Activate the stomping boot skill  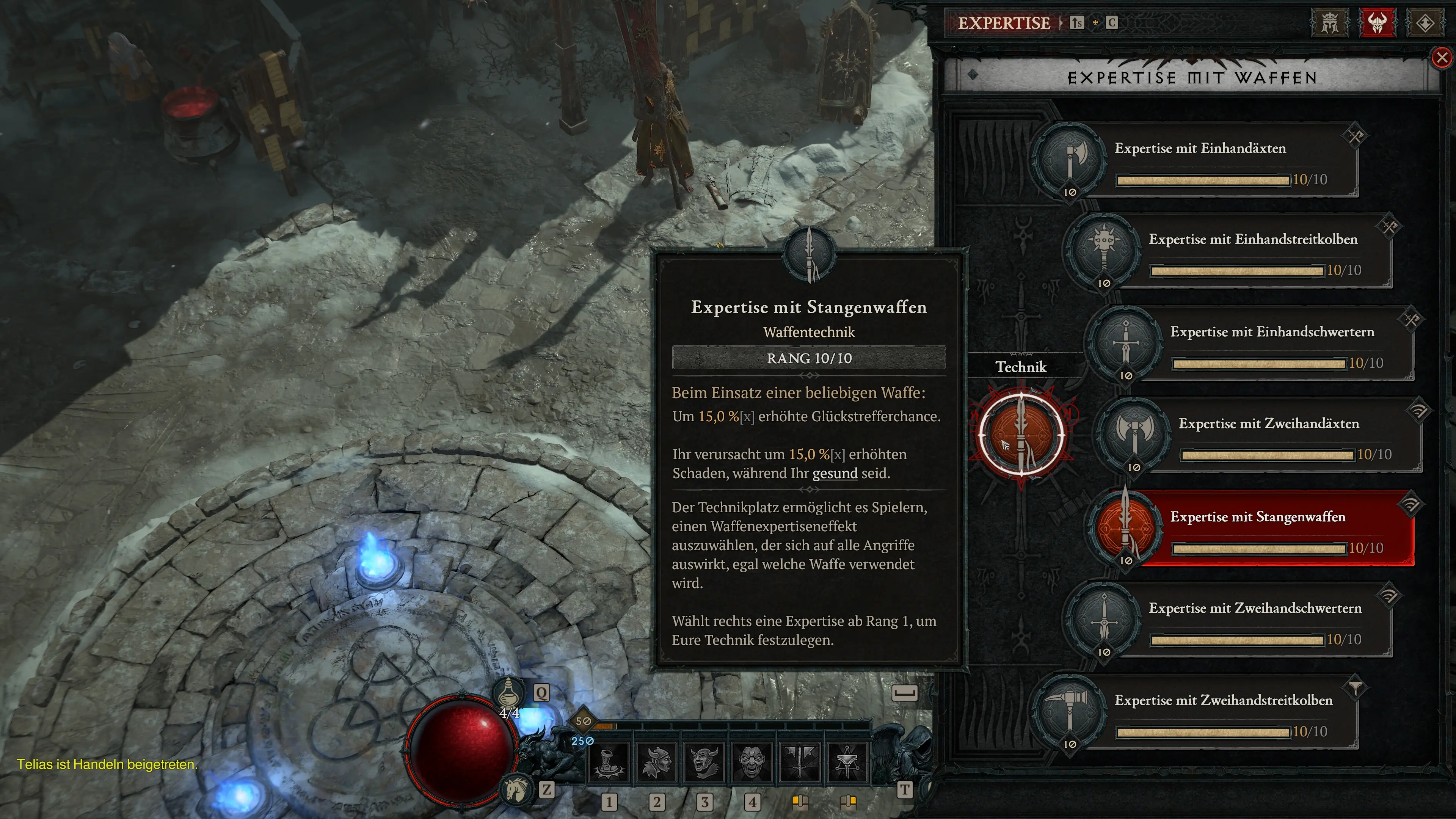click(x=608, y=763)
